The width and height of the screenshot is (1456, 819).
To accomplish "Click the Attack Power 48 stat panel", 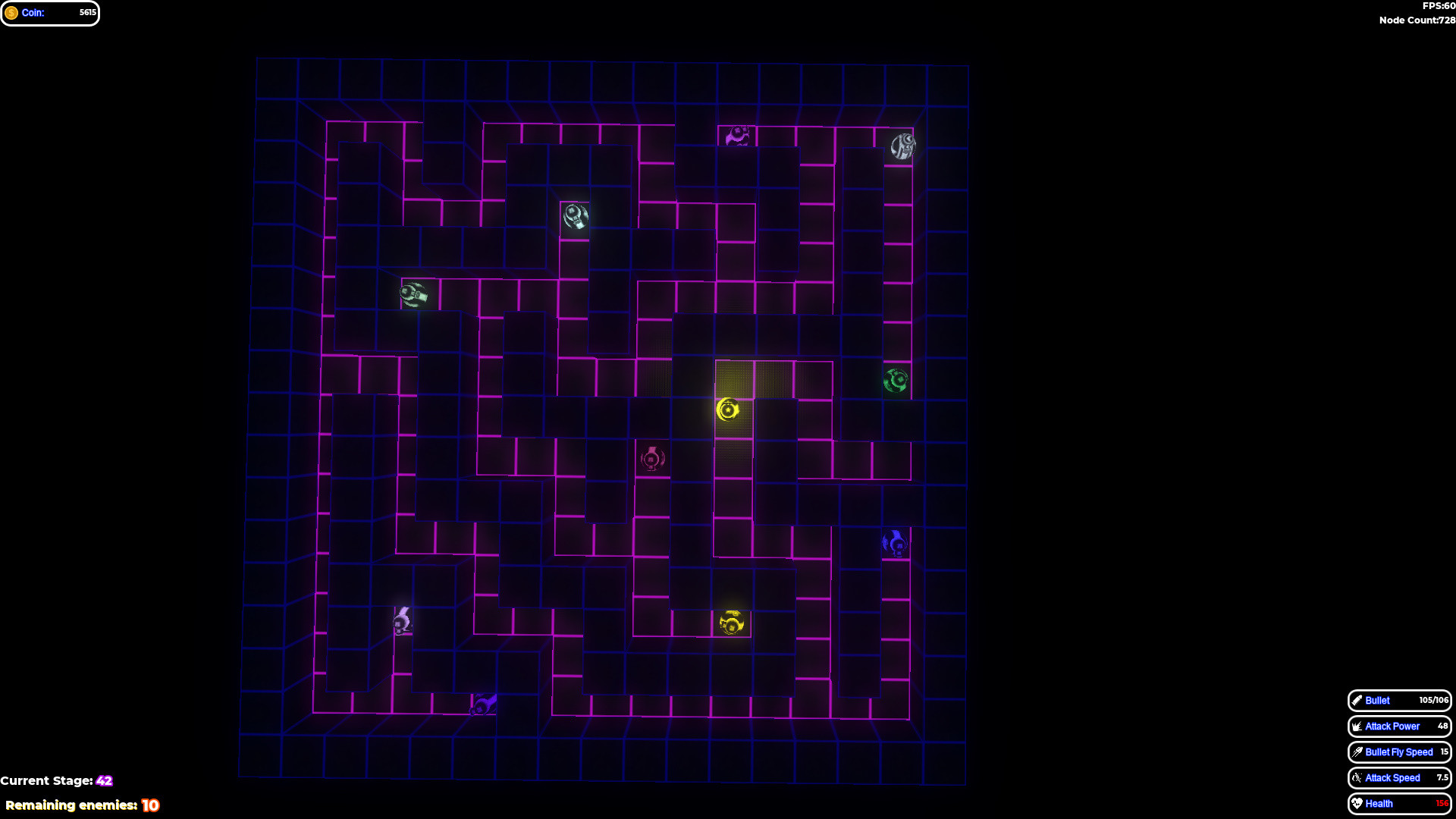I will 1399,726.
